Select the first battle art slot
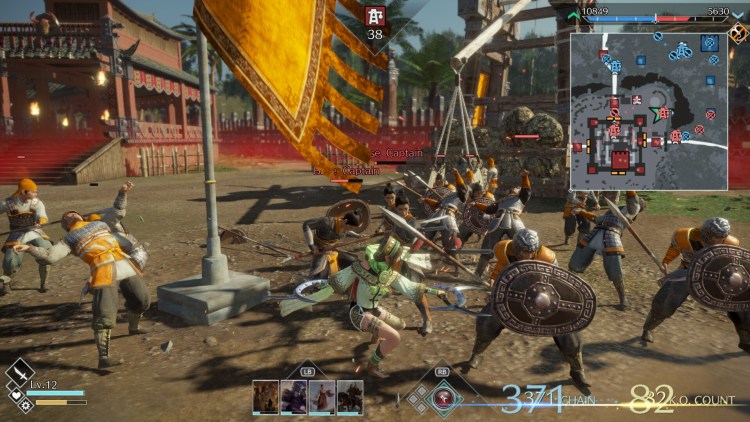750x422 pixels. click(x=266, y=396)
